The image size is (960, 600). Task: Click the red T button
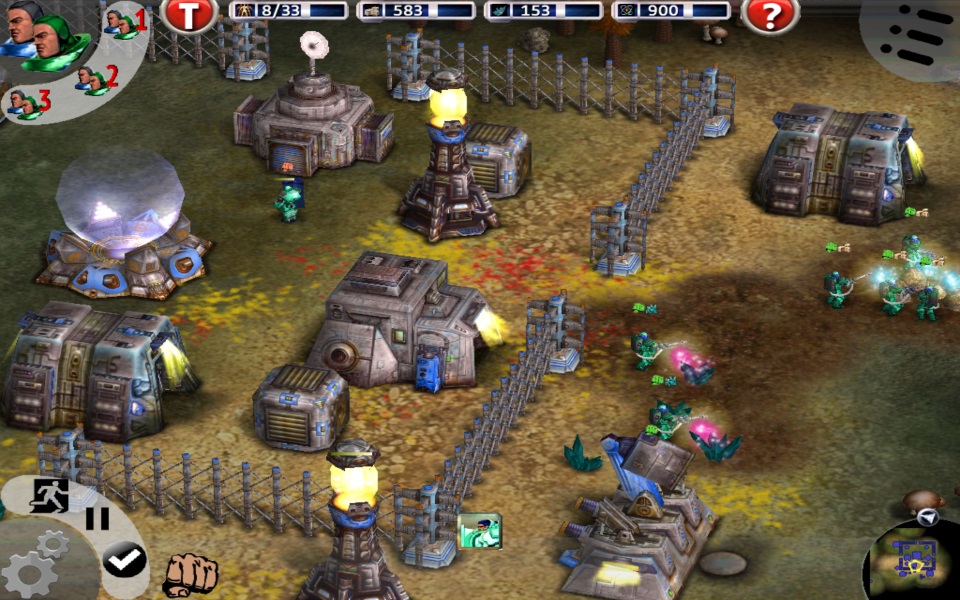click(188, 13)
